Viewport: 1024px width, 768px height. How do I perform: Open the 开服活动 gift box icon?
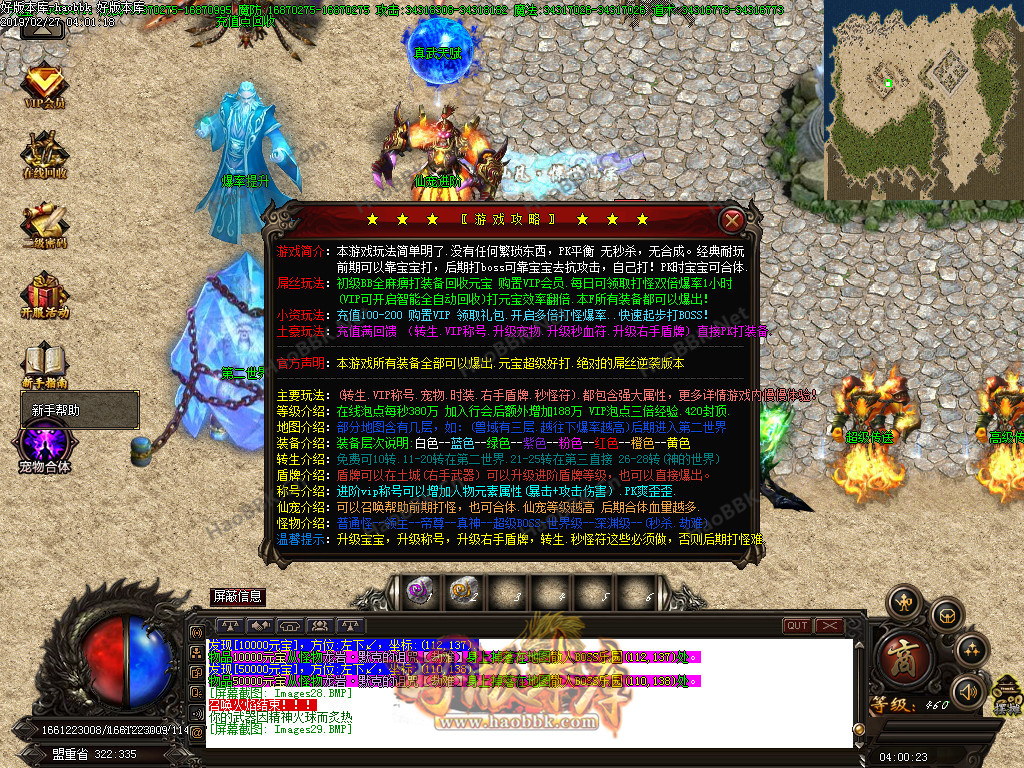[x=45, y=297]
